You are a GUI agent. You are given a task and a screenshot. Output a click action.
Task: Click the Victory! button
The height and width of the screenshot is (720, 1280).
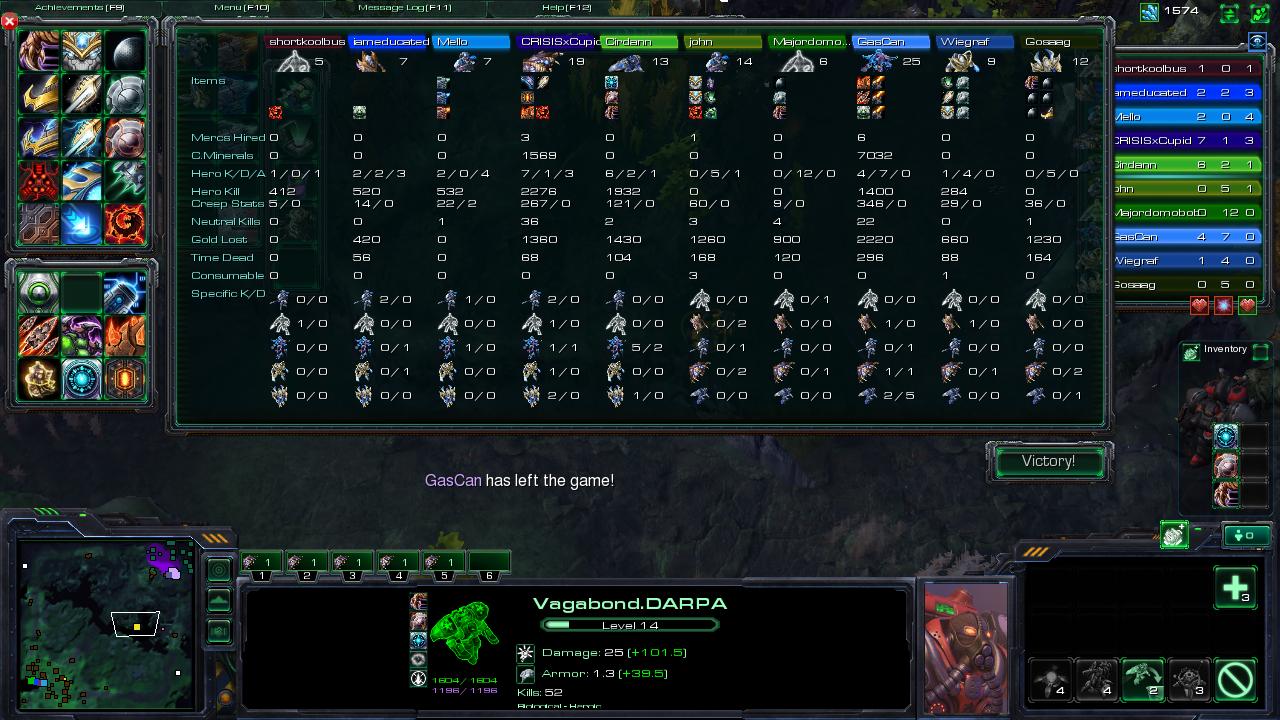click(1048, 461)
